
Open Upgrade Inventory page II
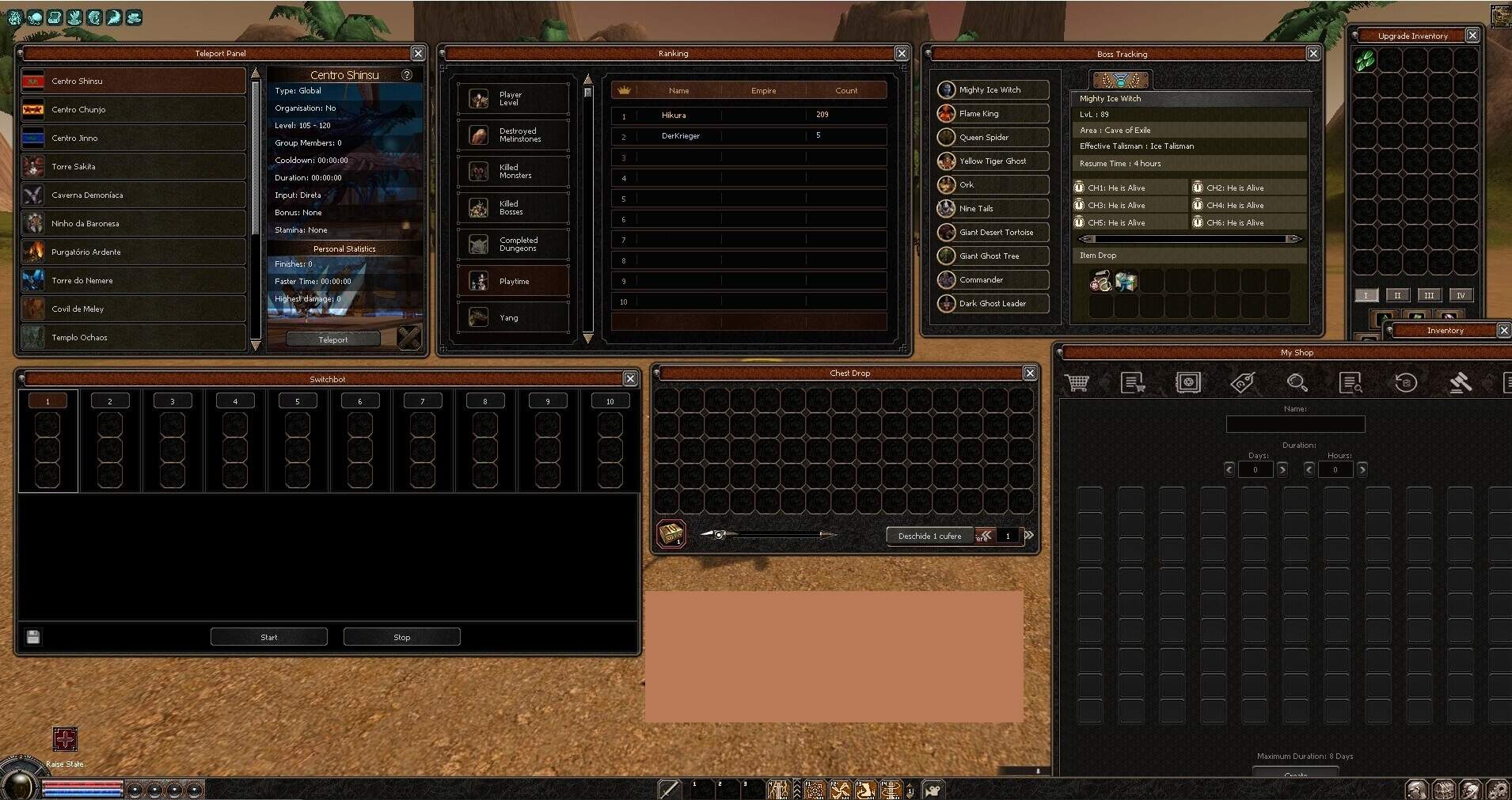1399,295
